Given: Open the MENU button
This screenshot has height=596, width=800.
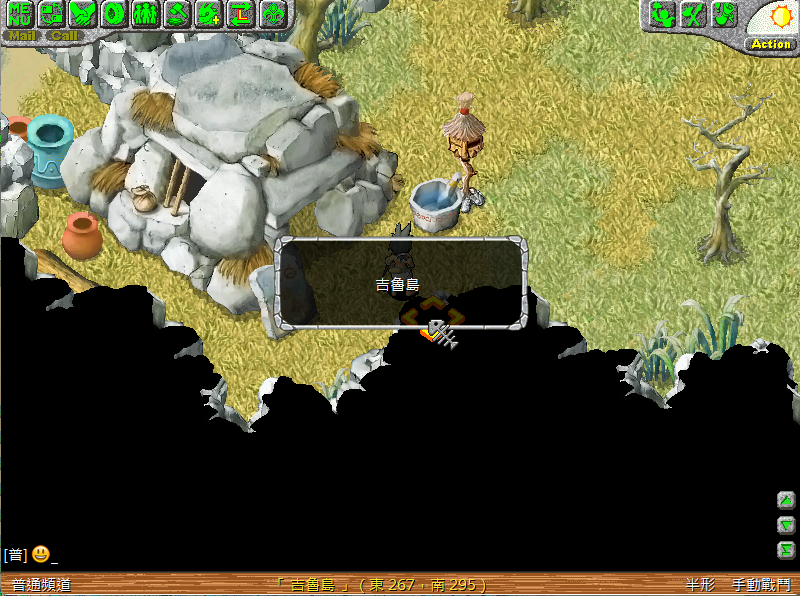Looking at the screenshot, I should (20, 14).
